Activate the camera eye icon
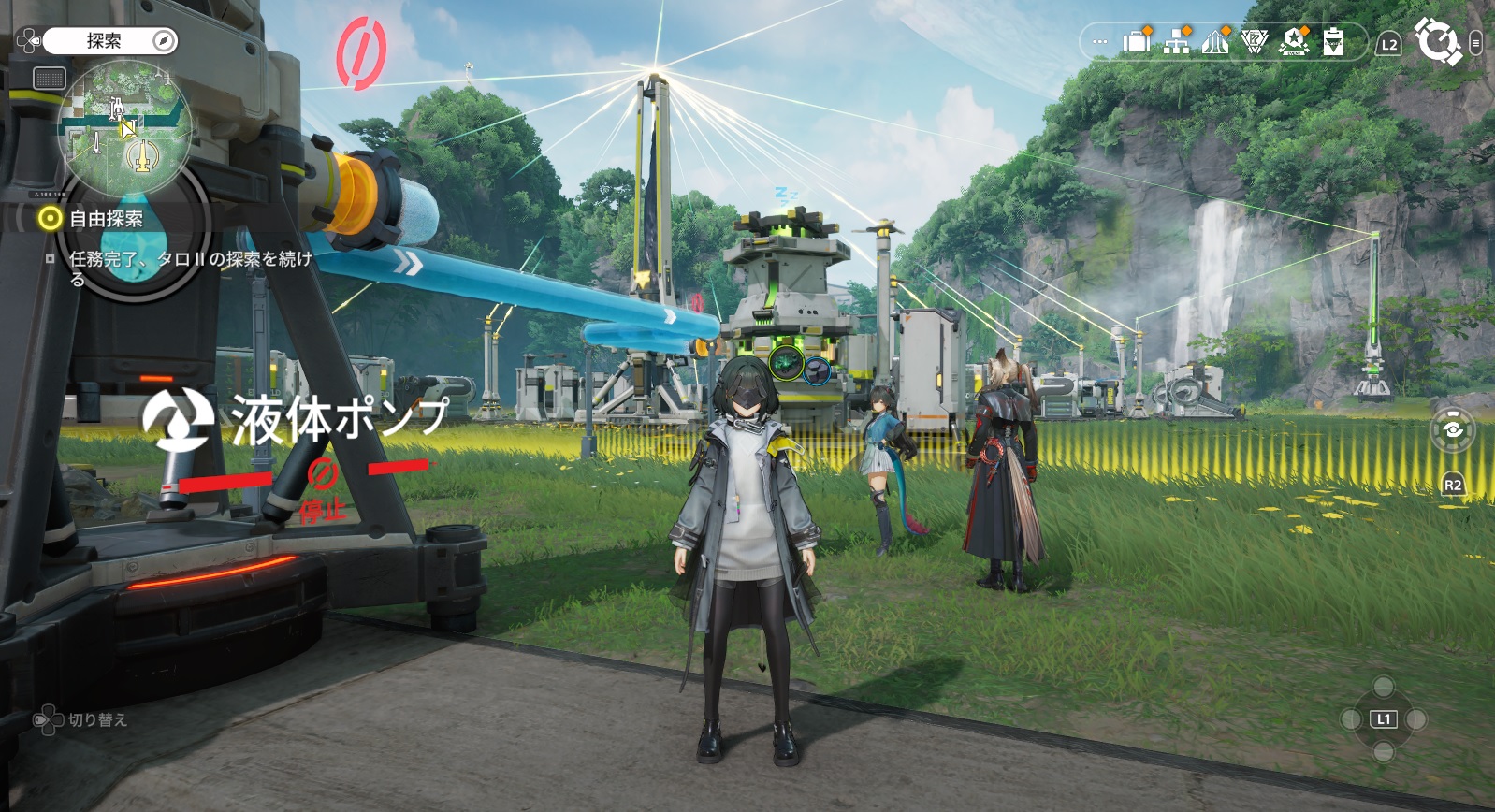This screenshot has width=1495, height=812. click(1452, 429)
